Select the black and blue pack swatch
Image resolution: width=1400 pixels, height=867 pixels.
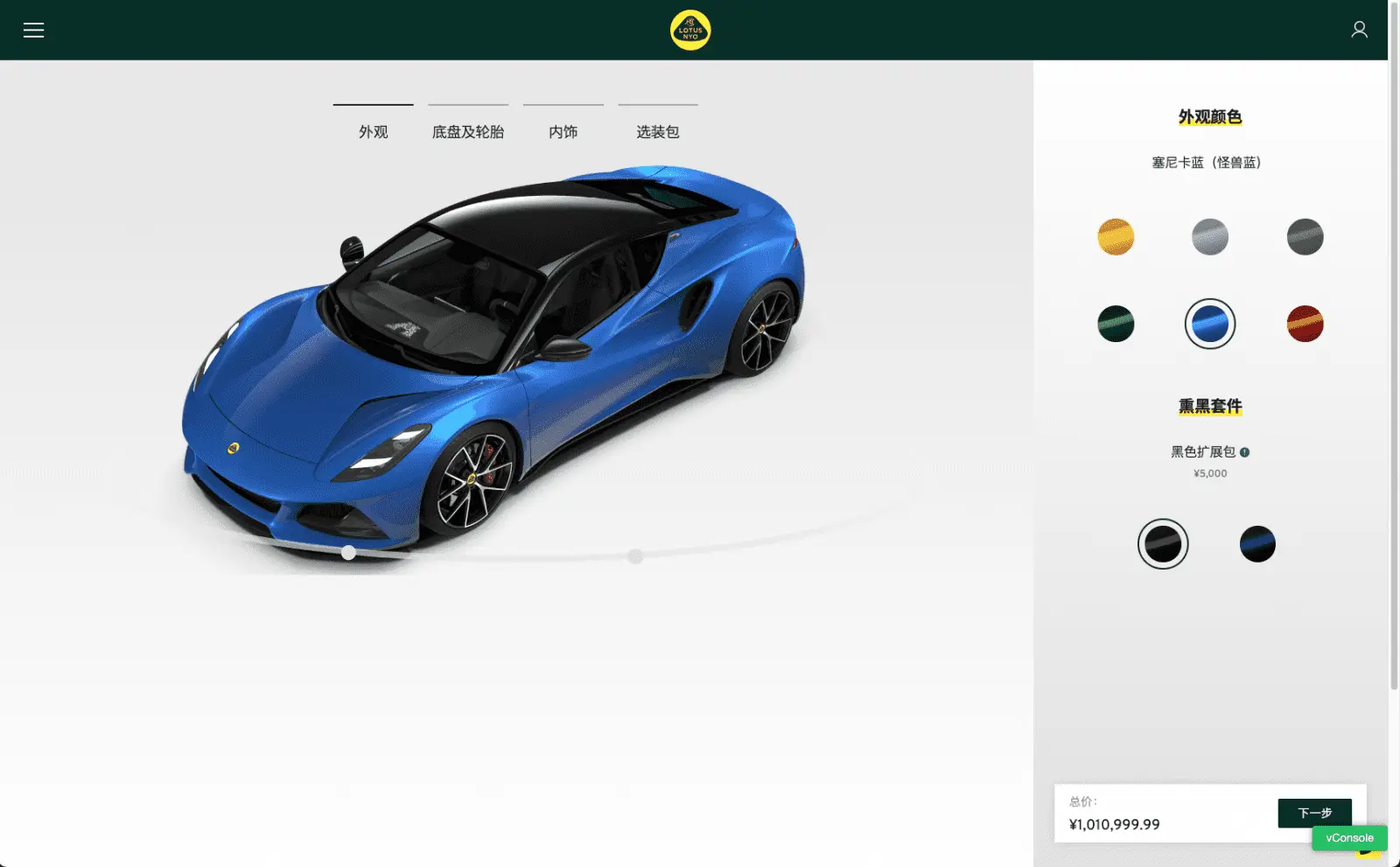1257,544
